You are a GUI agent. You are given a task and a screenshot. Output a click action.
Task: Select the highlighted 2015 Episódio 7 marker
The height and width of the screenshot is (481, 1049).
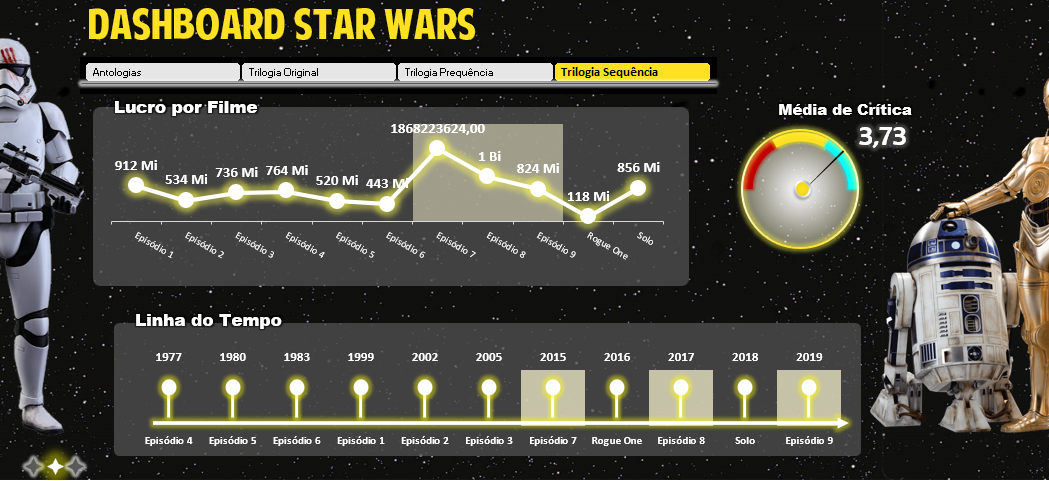point(553,388)
